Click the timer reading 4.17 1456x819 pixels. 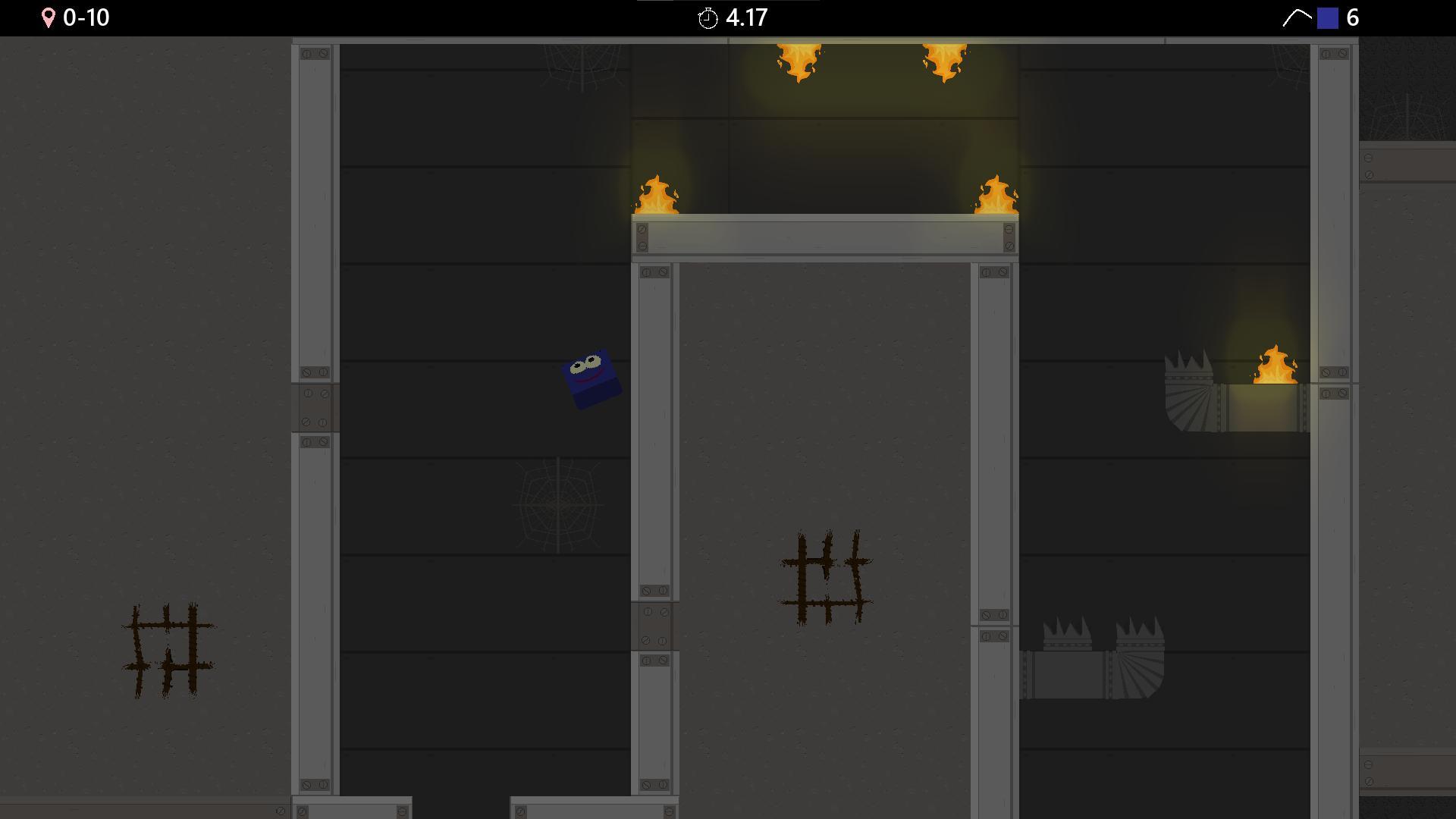pyautogui.click(x=746, y=17)
